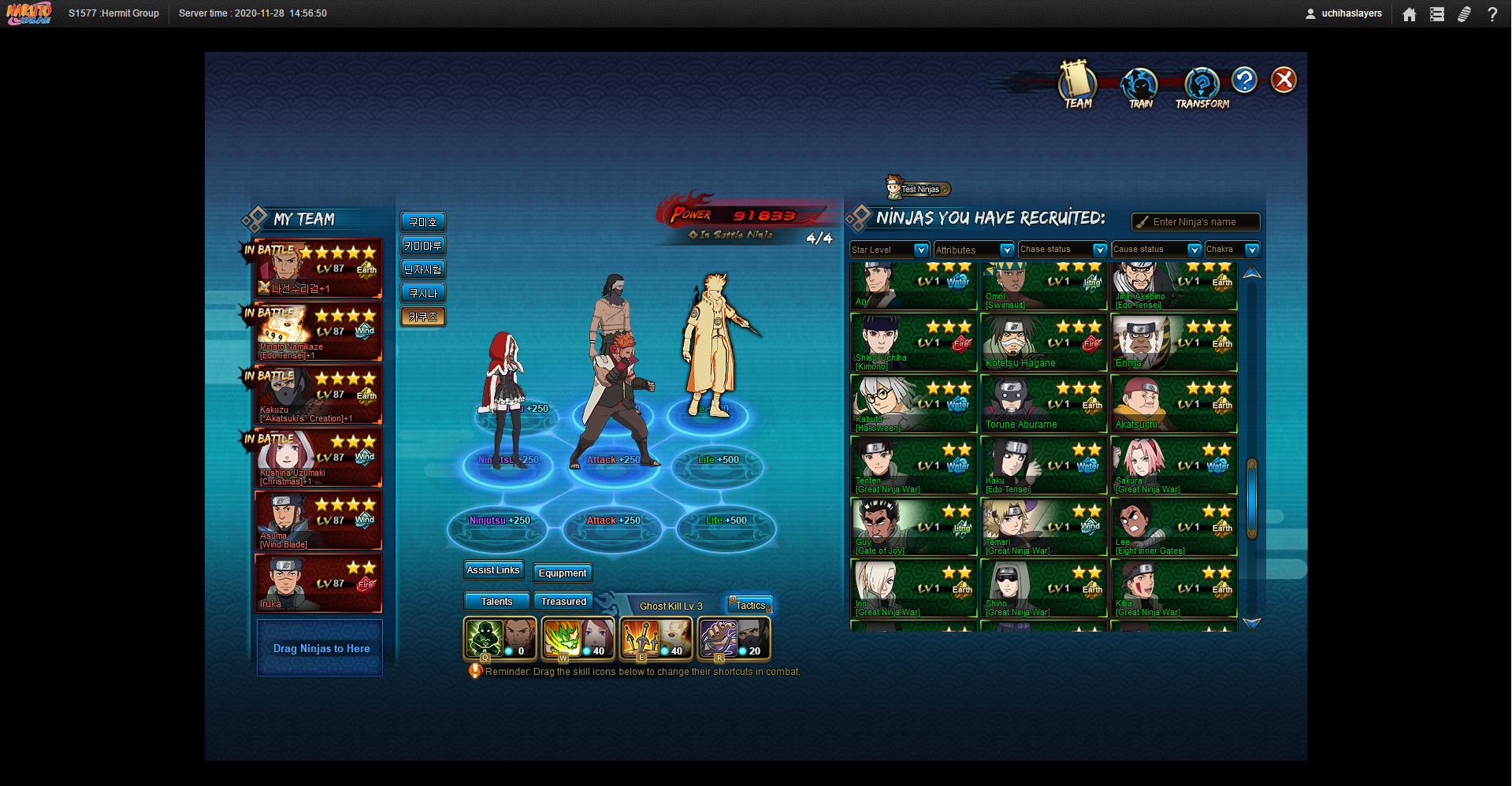Open the Treasured panel
The image size is (1512, 786).
click(563, 602)
